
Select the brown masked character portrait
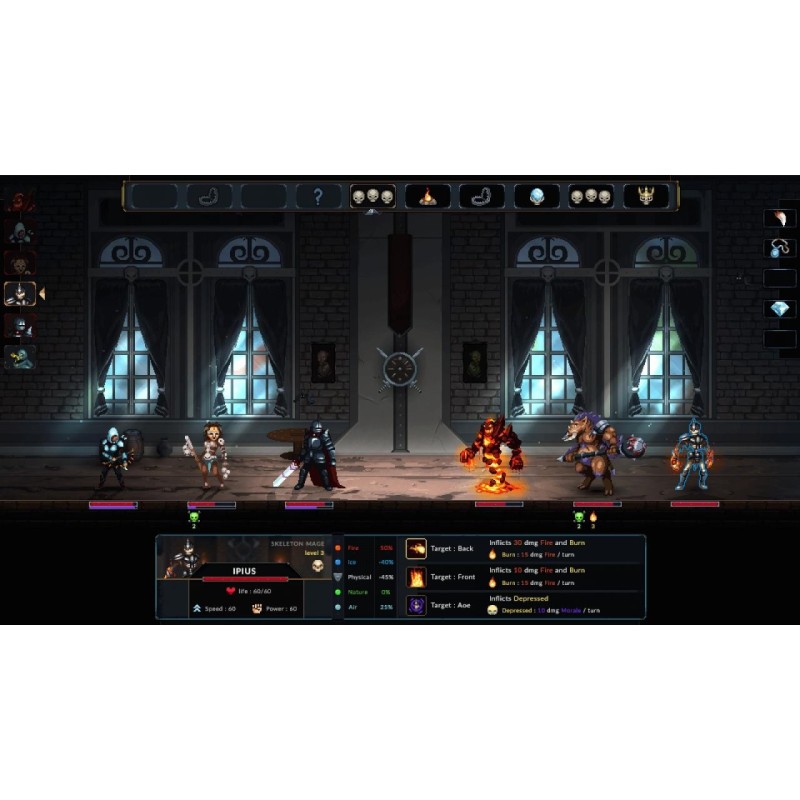[x=20, y=263]
